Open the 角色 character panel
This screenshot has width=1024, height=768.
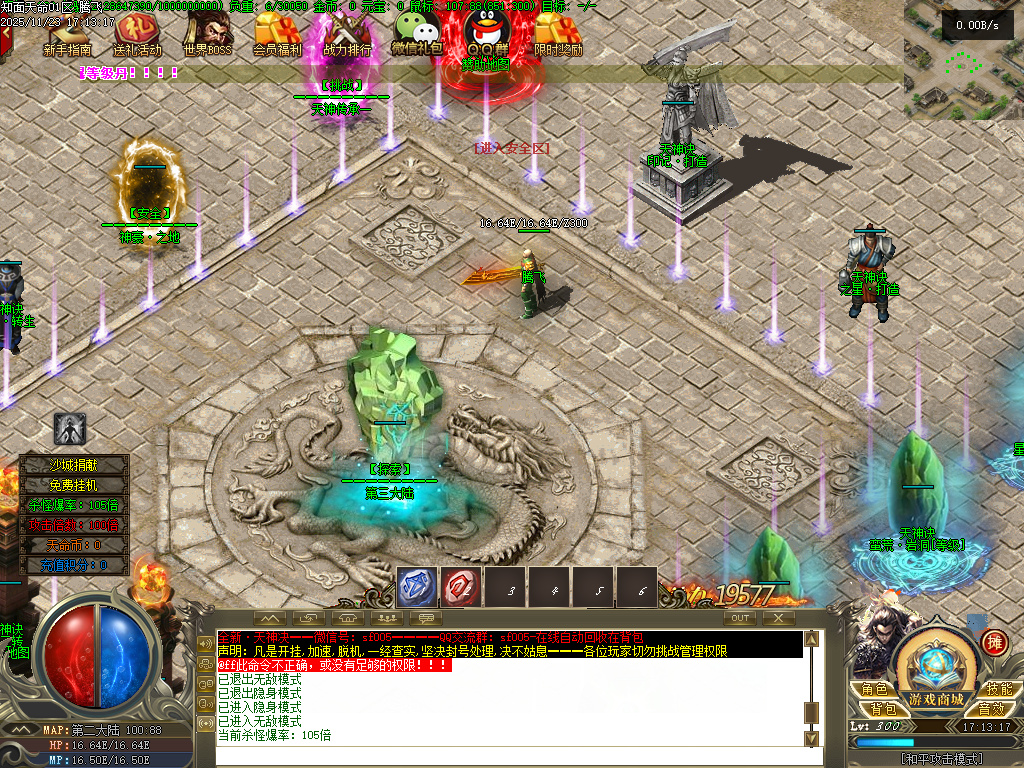(x=875, y=689)
